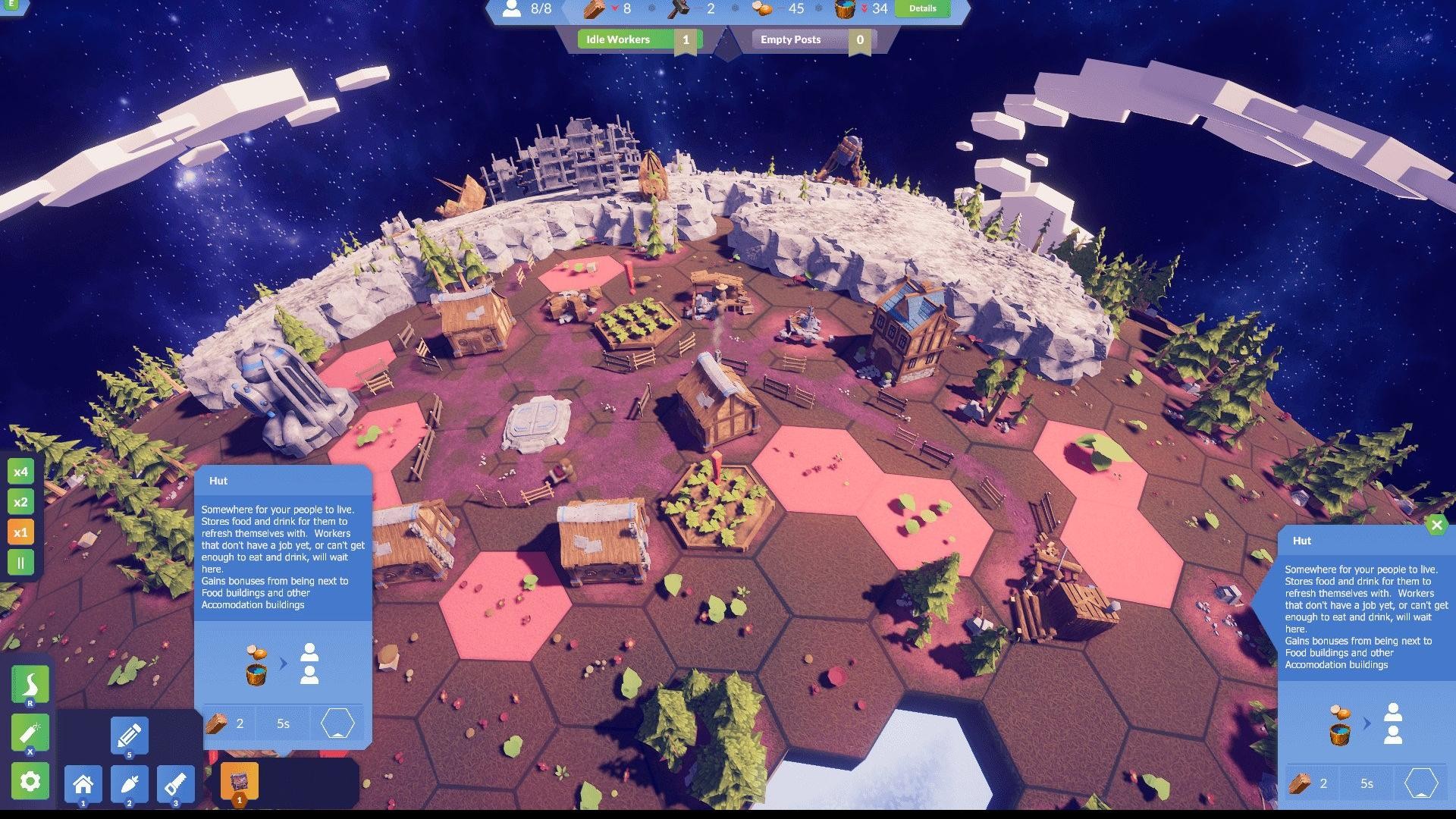Activate the road-building tool

tap(30, 684)
